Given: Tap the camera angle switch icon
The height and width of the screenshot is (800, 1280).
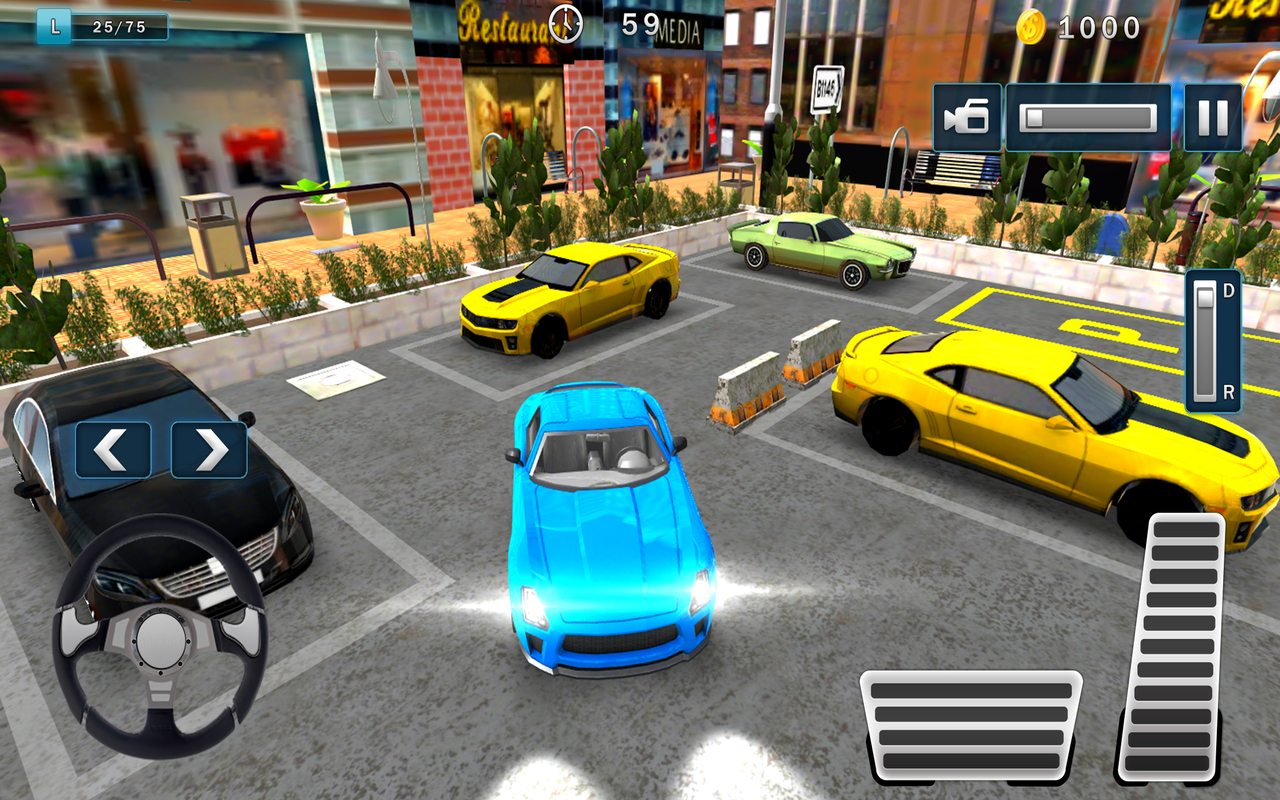Looking at the screenshot, I should click(x=965, y=117).
